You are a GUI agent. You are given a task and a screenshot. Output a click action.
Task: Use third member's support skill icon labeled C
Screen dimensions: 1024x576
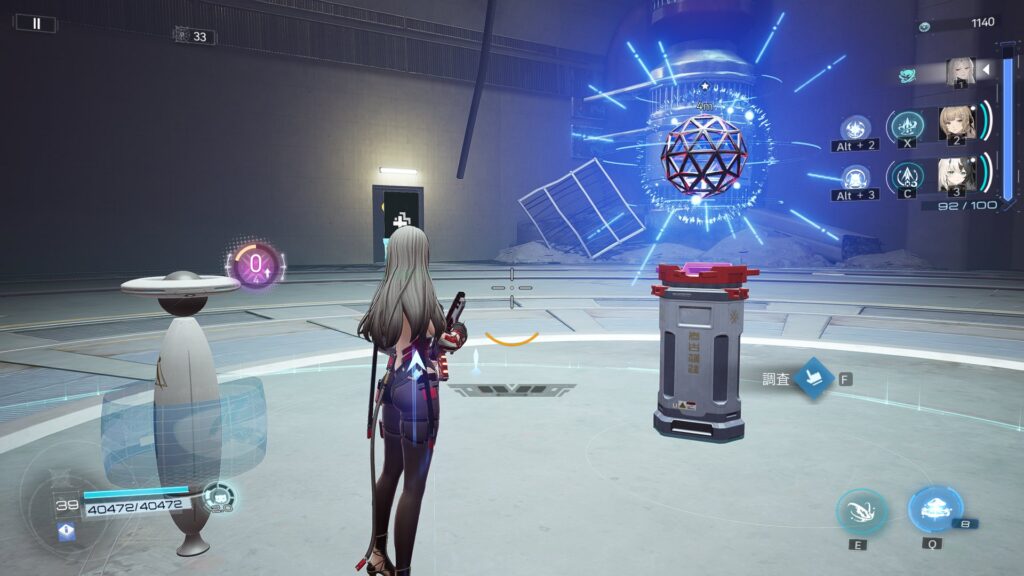[907, 178]
